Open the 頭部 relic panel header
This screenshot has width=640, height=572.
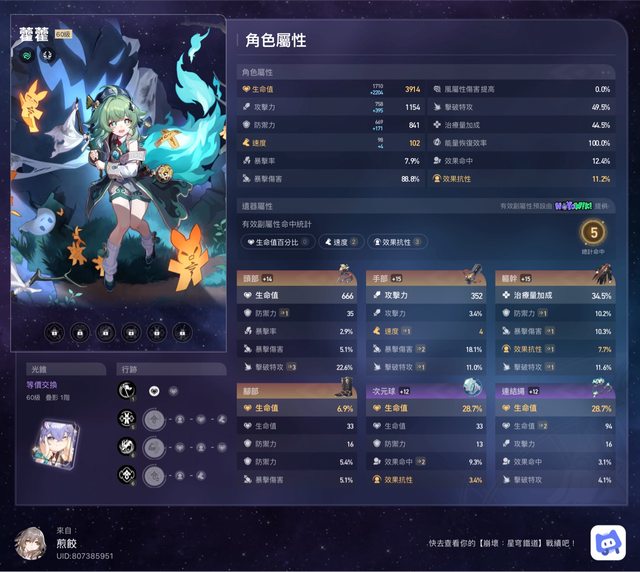(297, 278)
